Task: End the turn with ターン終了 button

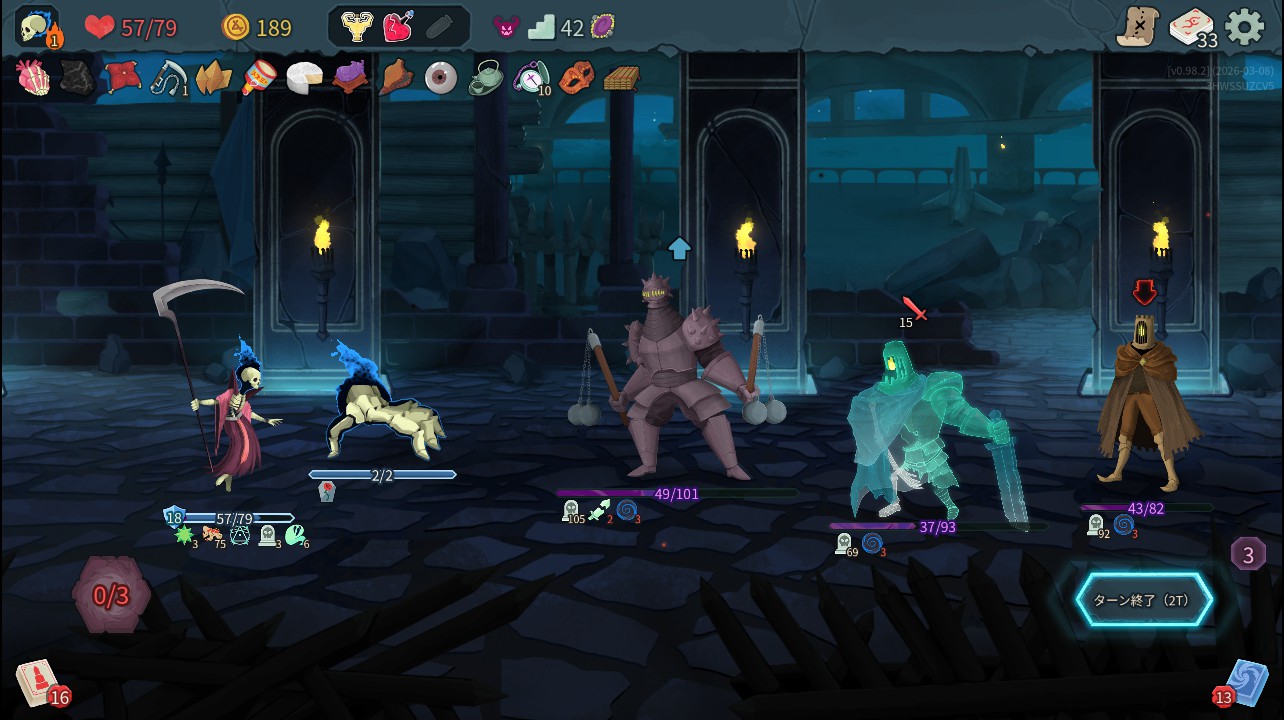Action: pos(1144,600)
